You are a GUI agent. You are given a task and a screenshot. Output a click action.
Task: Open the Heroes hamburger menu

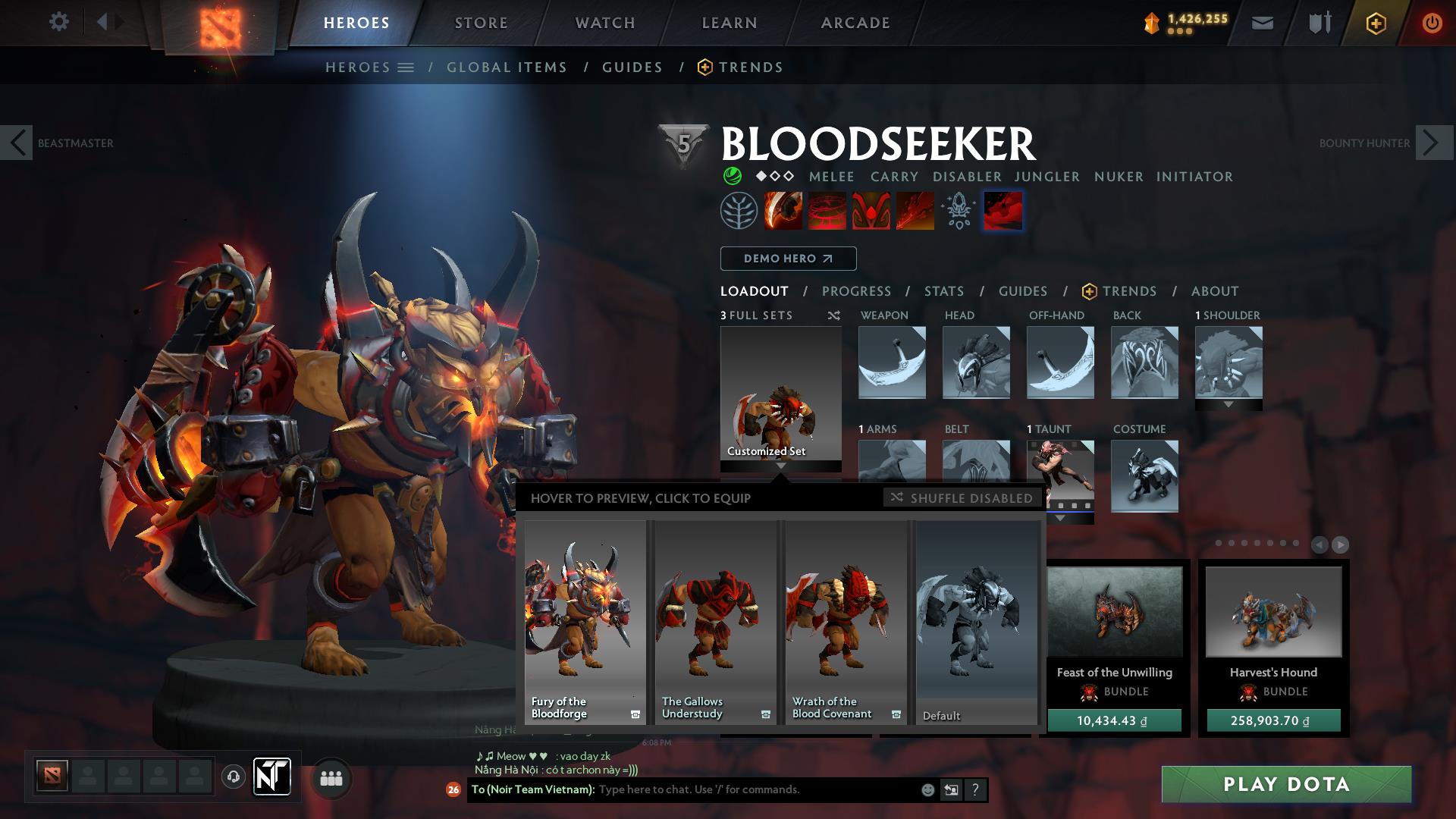click(x=406, y=67)
